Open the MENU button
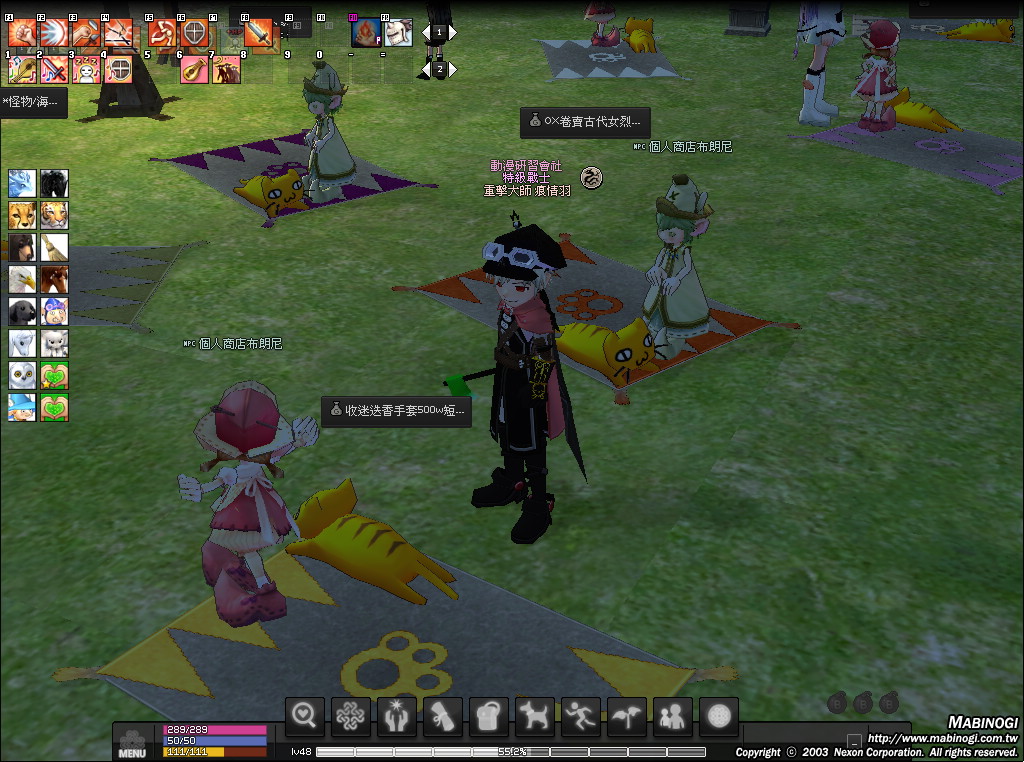The image size is (1024, 762). click(x=132, y=745)
